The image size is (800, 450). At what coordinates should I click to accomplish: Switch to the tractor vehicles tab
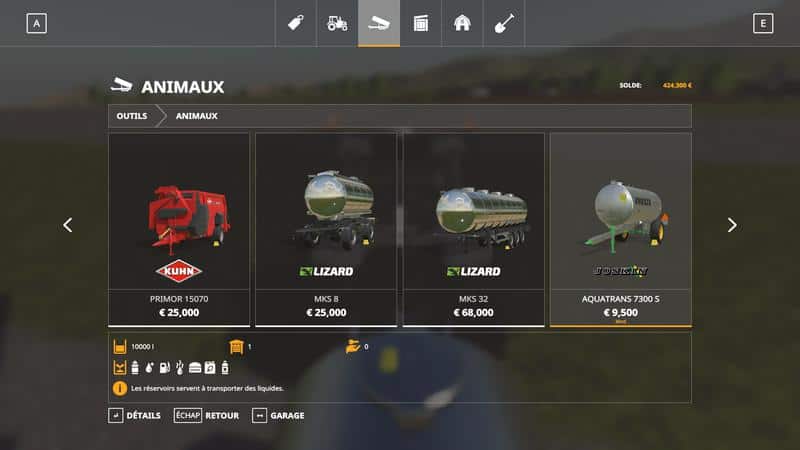[337, 23]
